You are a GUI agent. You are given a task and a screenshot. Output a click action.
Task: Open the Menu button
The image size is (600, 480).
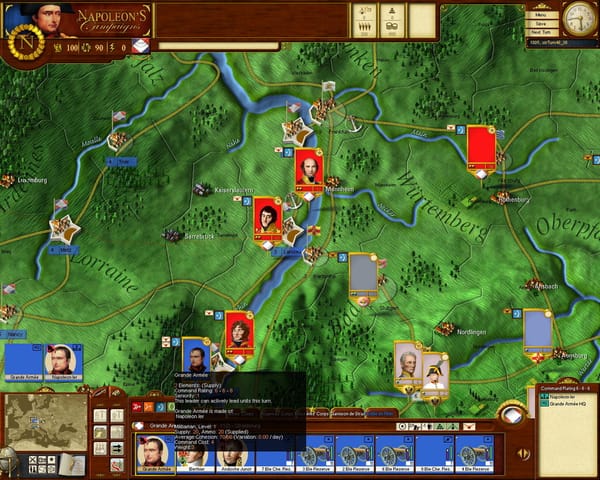(540, 15)
